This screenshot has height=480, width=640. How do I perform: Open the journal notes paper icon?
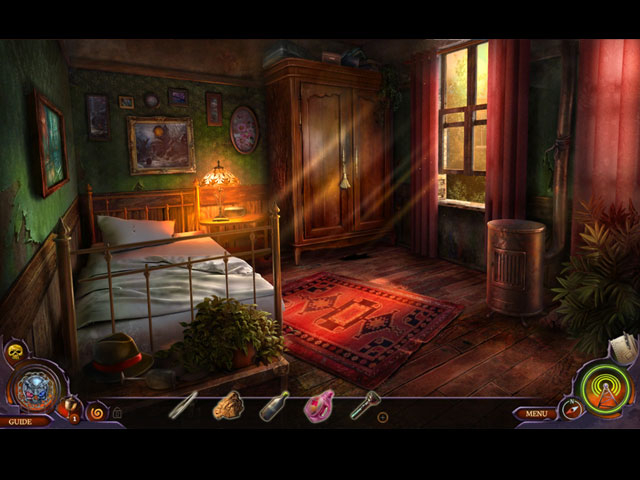click(x=624, y=349)
